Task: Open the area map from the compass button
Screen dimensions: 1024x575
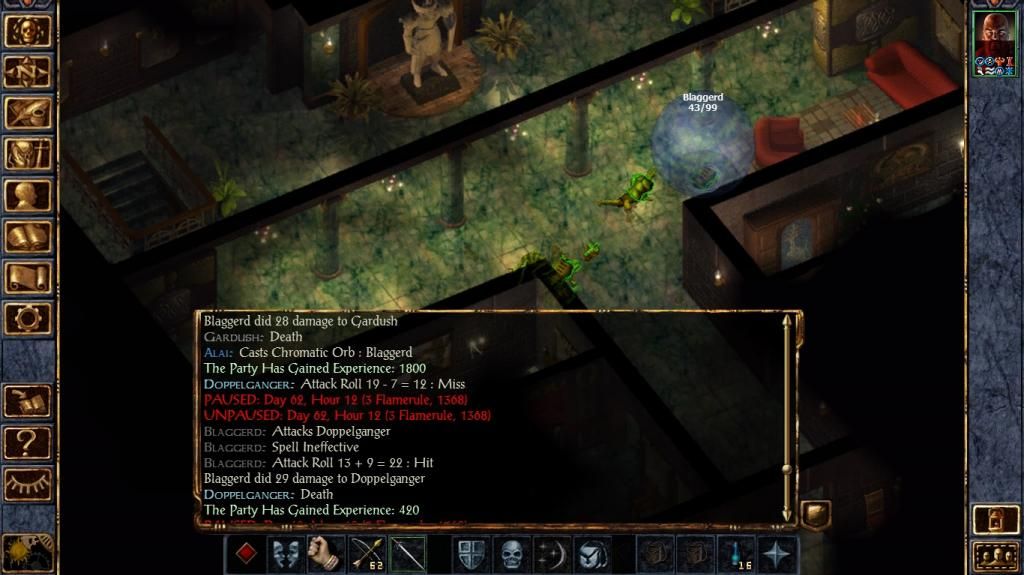Action: click(27, 71)
